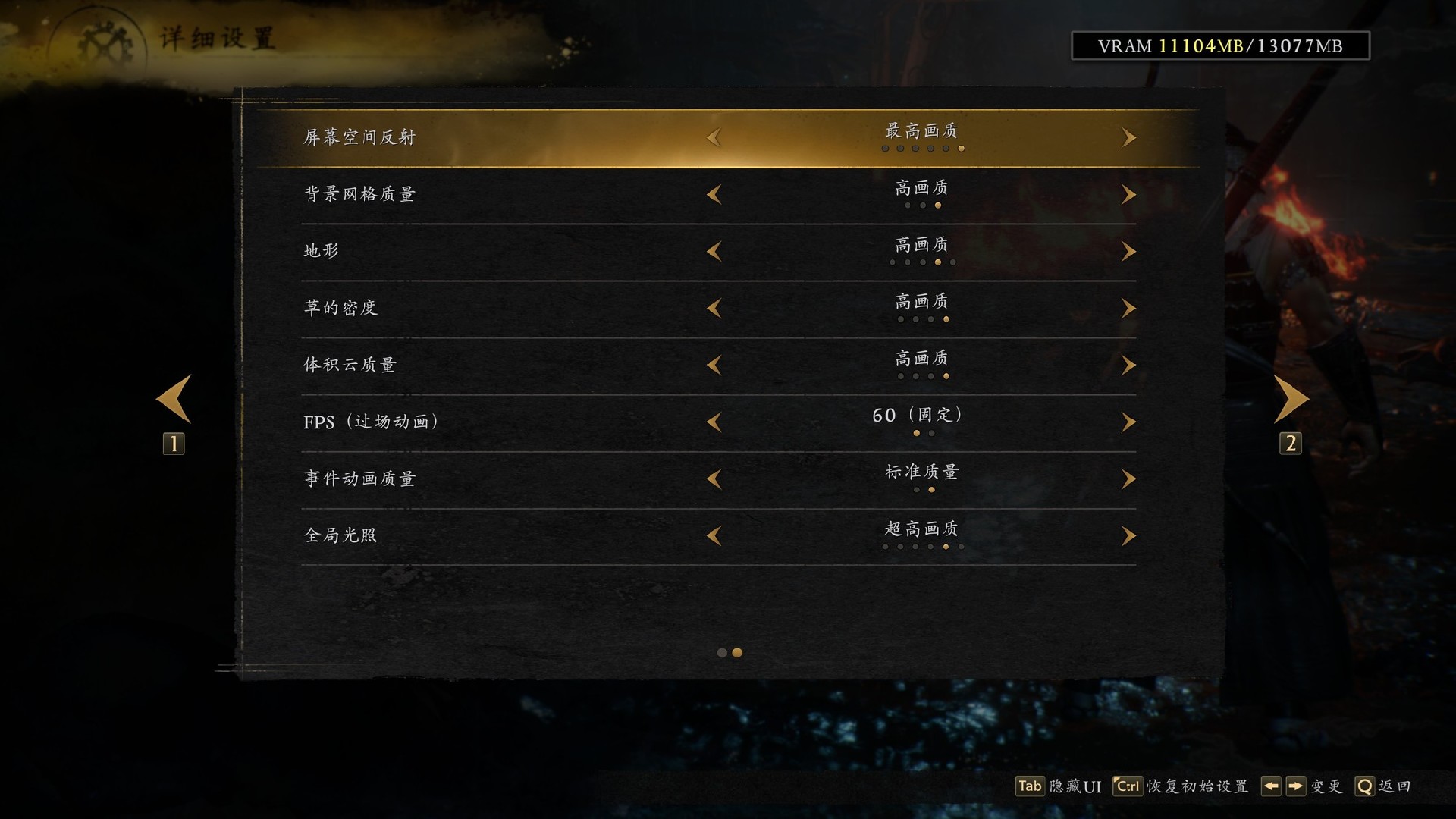The width and height of the screenshot is (1456, 819).
Task: Raise 背景网格质量 using its right chevron
Action: (x=1128, y=194)
